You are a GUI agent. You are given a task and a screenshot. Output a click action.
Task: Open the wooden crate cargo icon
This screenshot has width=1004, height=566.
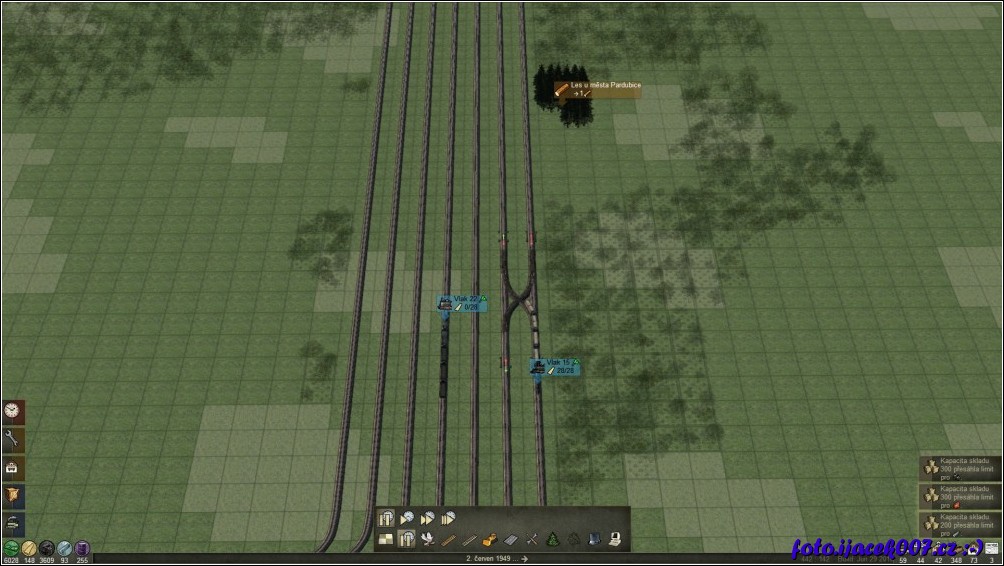(x=13, y=497)
